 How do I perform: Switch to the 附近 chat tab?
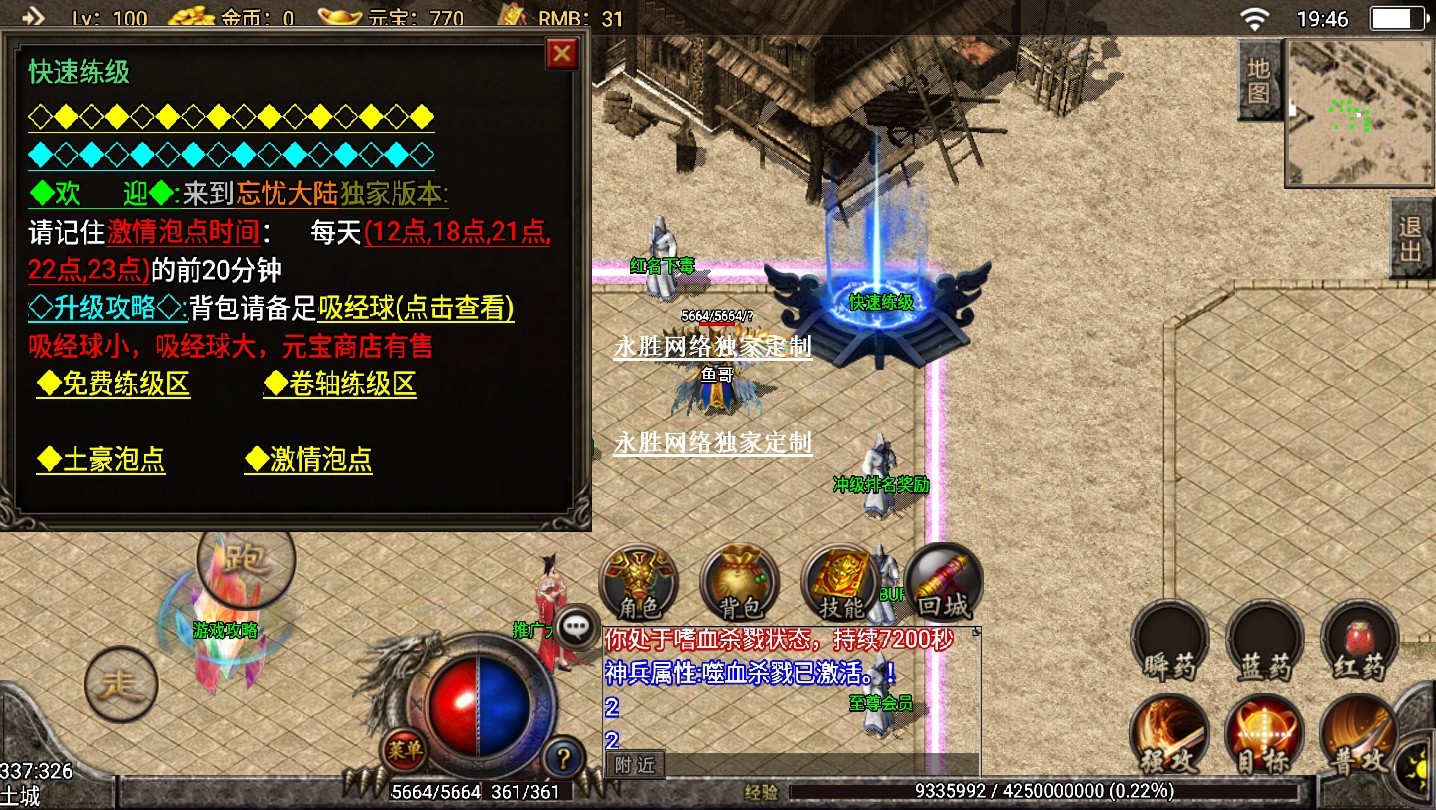(635, 765)
